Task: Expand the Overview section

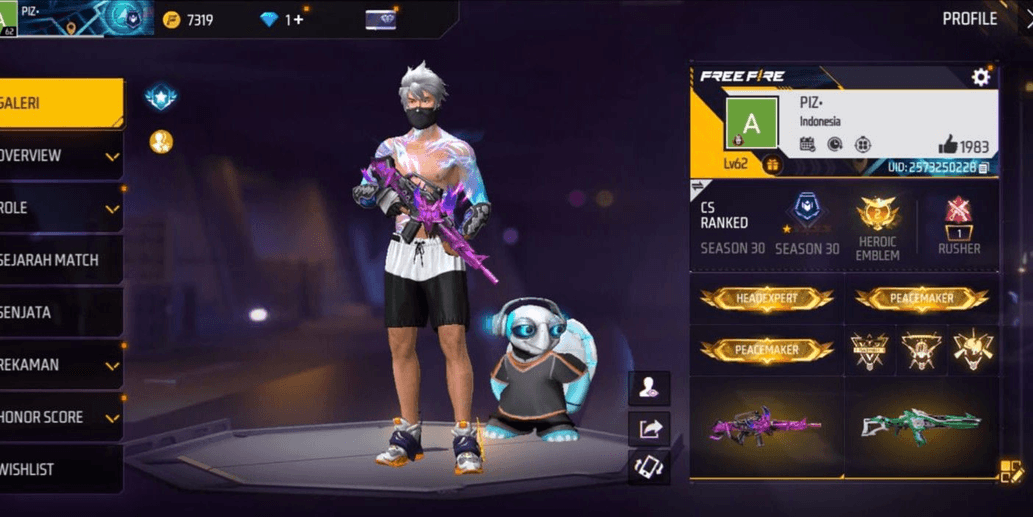Action: [x=60, y=156]
